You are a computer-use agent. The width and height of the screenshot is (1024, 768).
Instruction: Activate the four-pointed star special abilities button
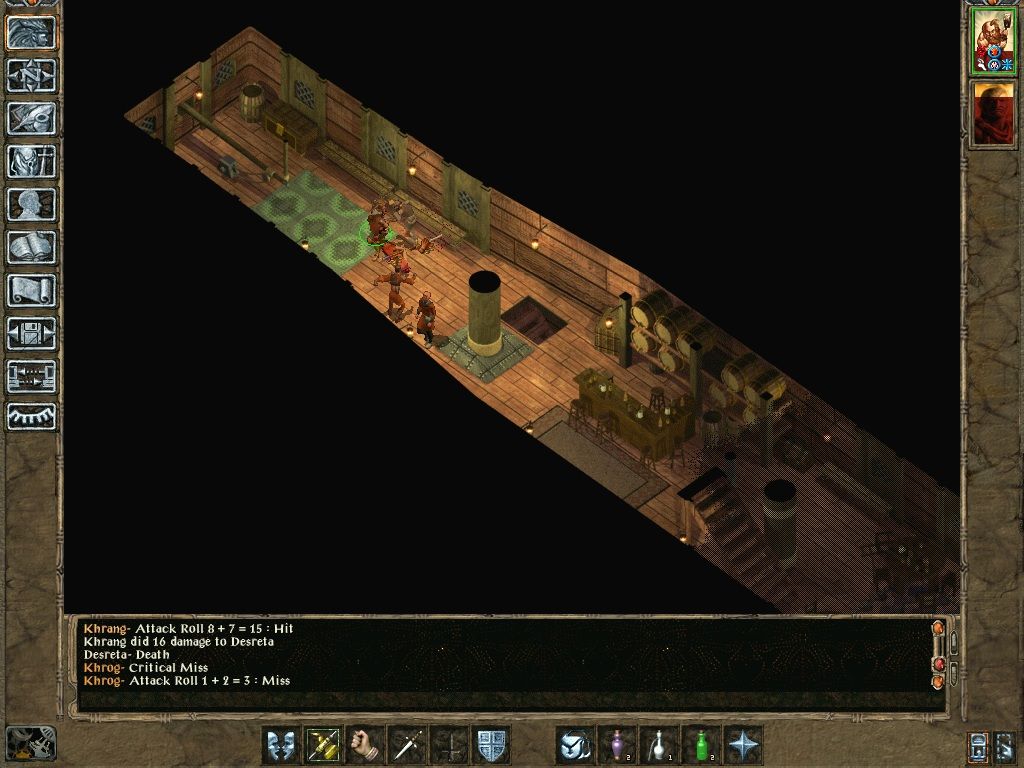[743, 745]
